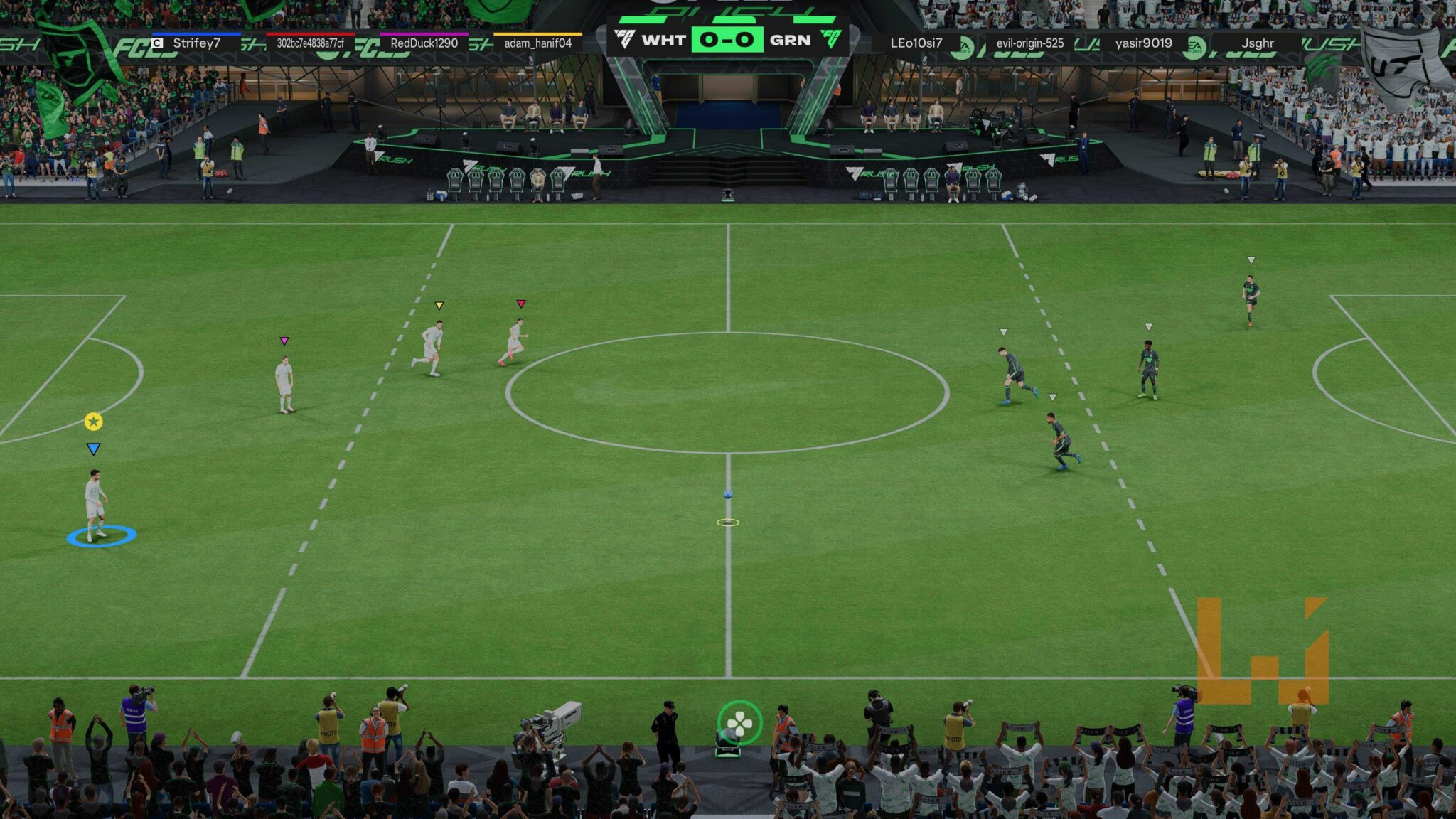Click Jsghr's nameplate on the right

pyautogui.click(x=1258, y=44)
